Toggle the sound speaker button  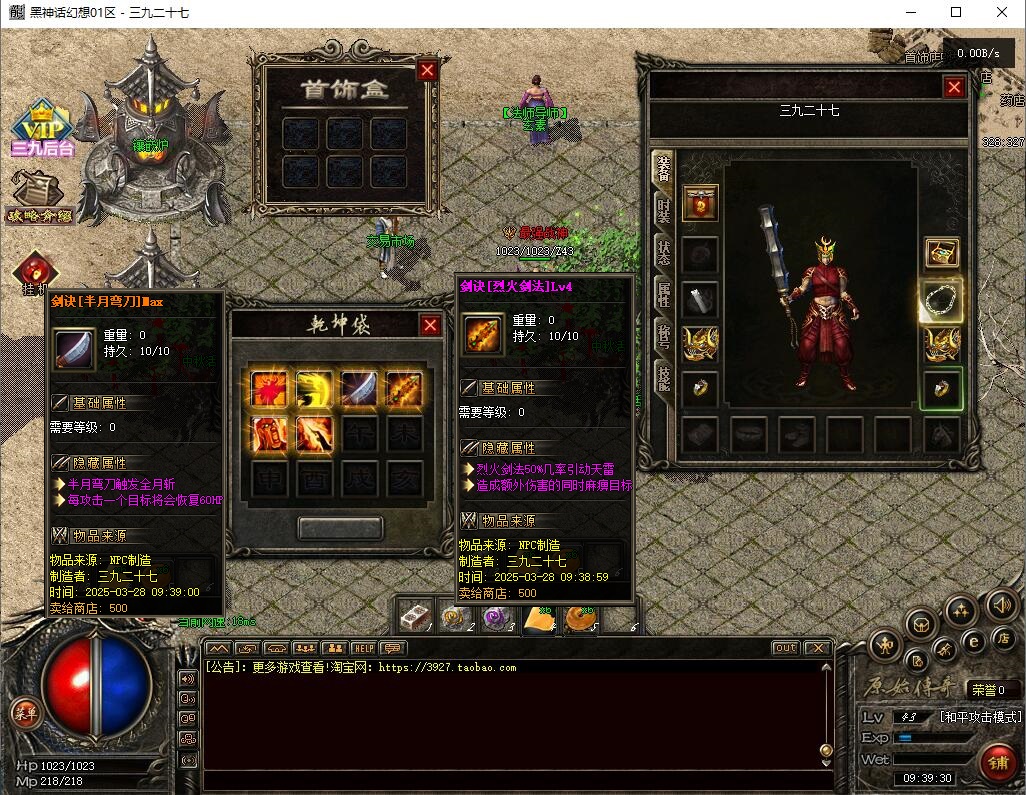click(x=1001, y=604)
